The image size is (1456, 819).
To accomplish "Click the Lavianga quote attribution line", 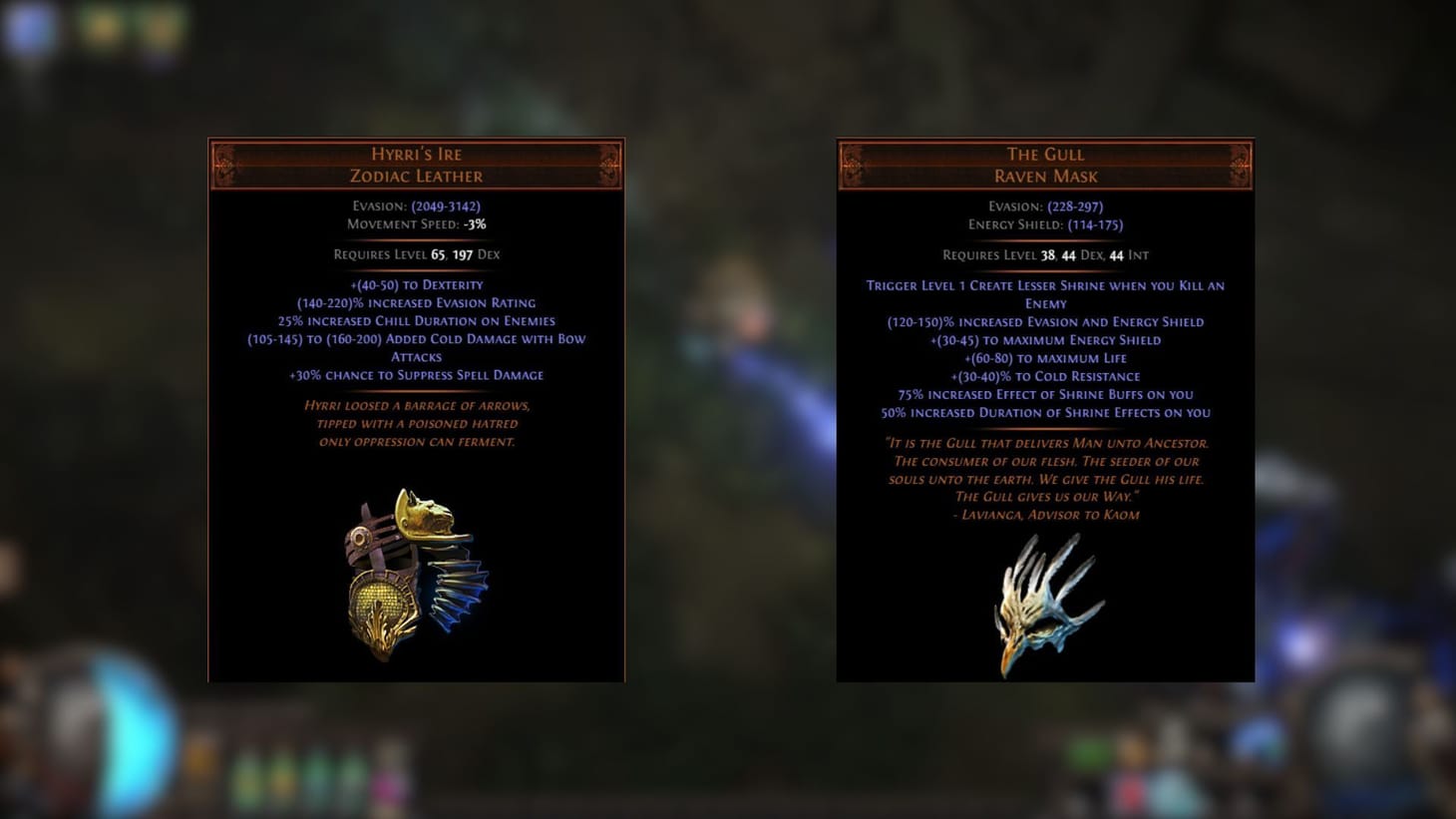I will coord(1045,515).
